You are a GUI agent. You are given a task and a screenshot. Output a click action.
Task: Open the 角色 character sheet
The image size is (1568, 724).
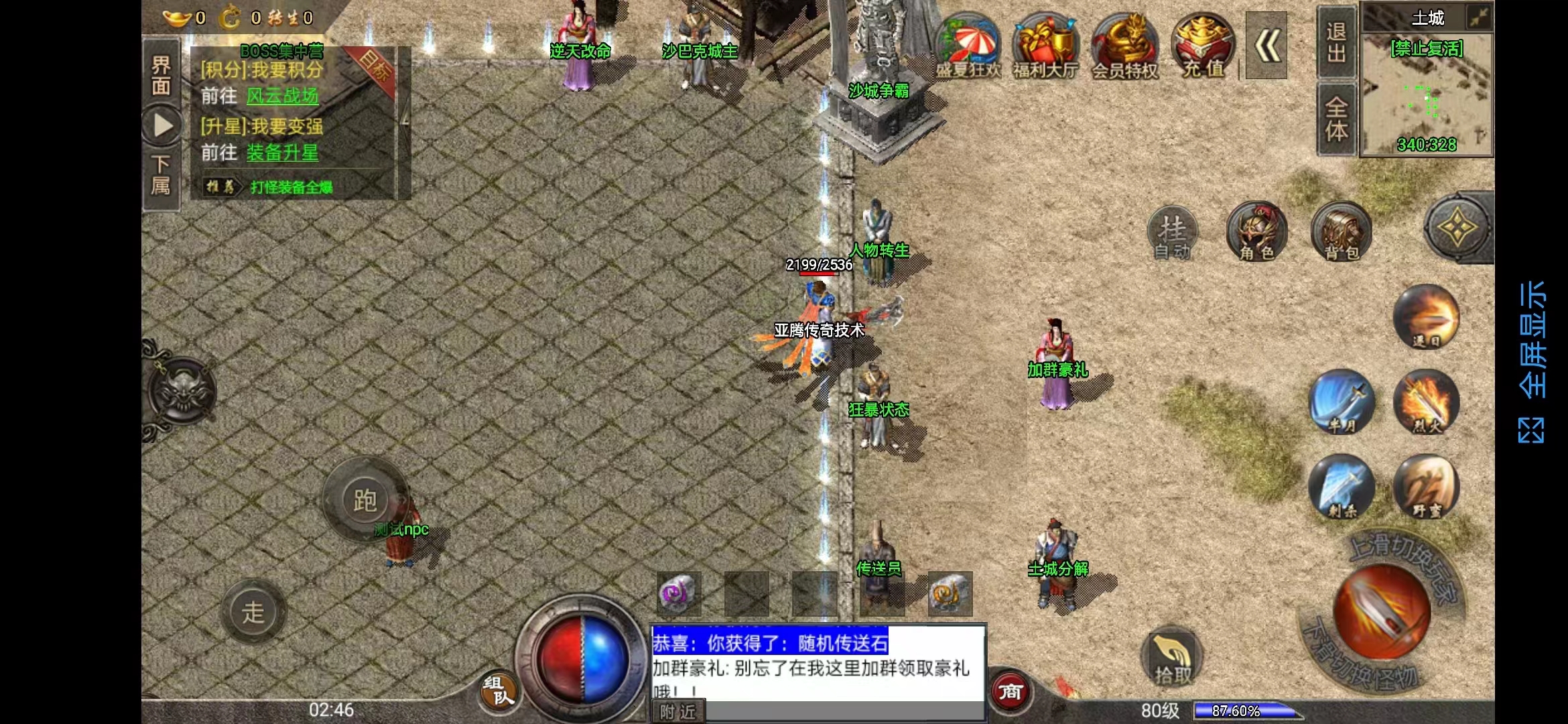[x=1256, y=231]
